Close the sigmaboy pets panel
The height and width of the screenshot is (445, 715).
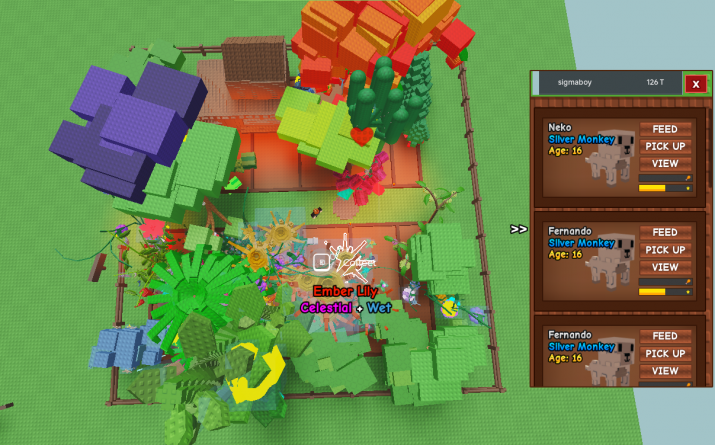pyautogui.click(x=695, y=84)
